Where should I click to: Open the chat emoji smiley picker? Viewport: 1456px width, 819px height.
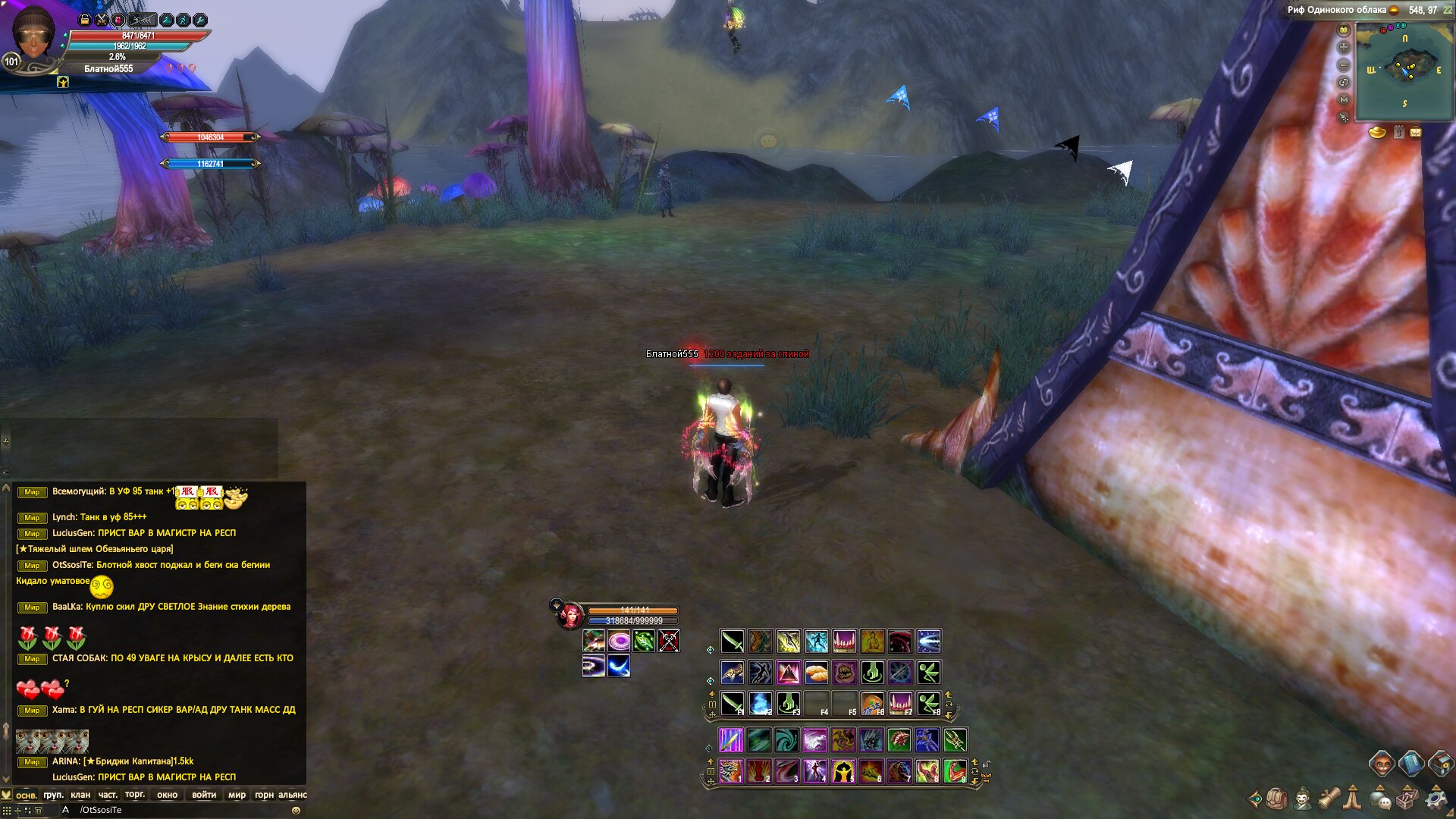296,811
